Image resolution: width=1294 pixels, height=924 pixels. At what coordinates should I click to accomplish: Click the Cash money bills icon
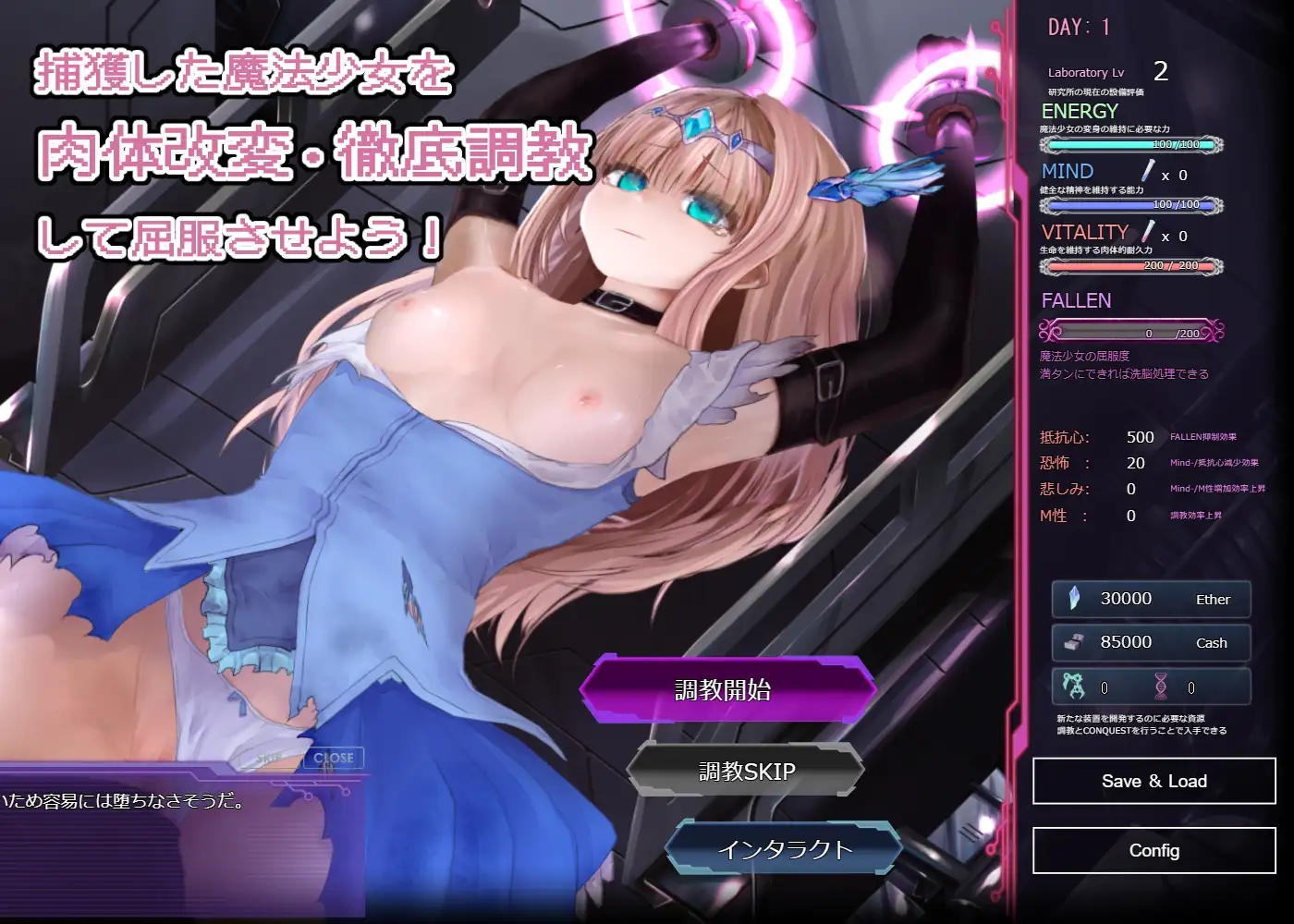coord(1072,642)
